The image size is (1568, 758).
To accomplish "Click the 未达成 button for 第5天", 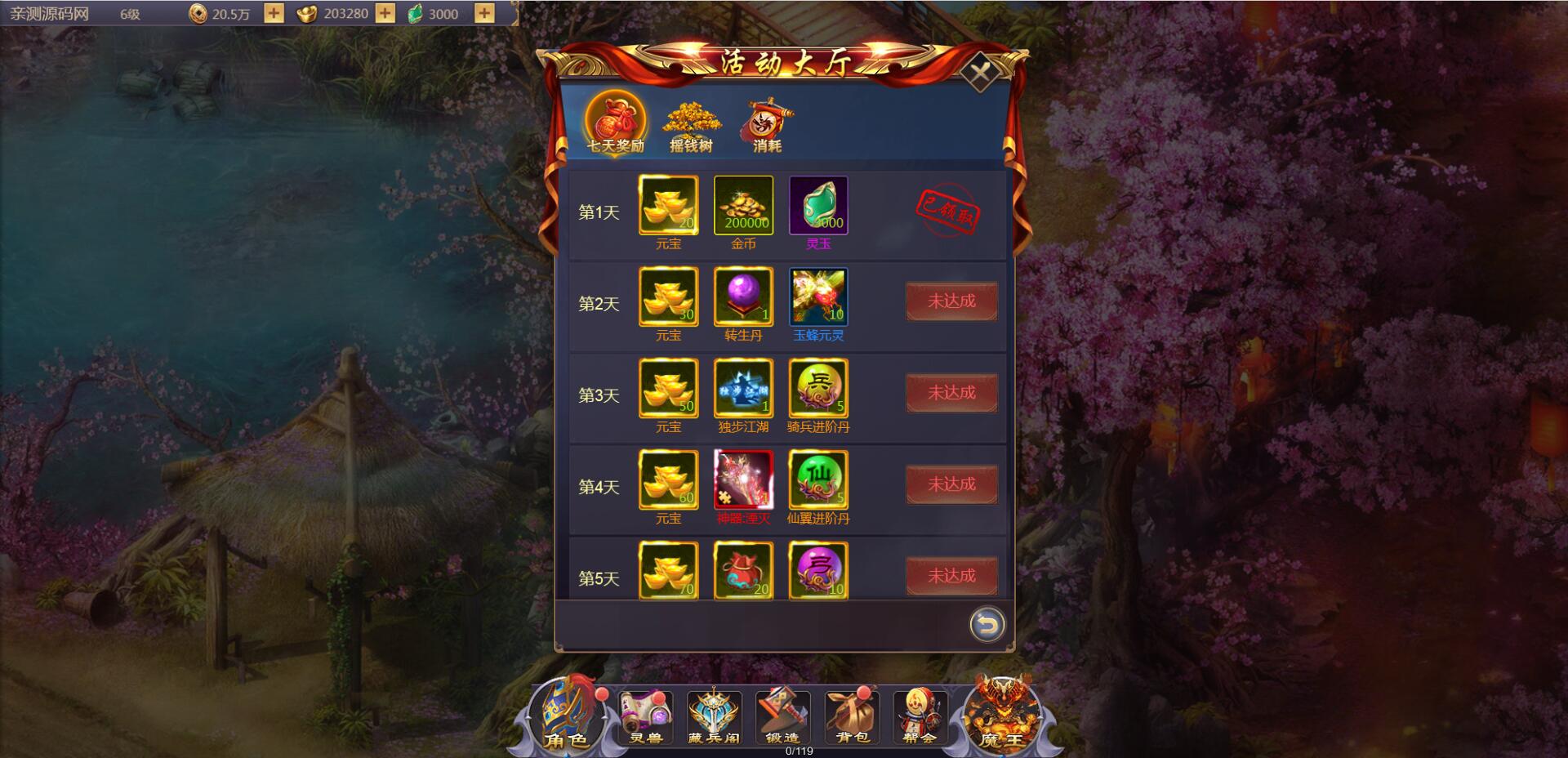I will [952, 576].
